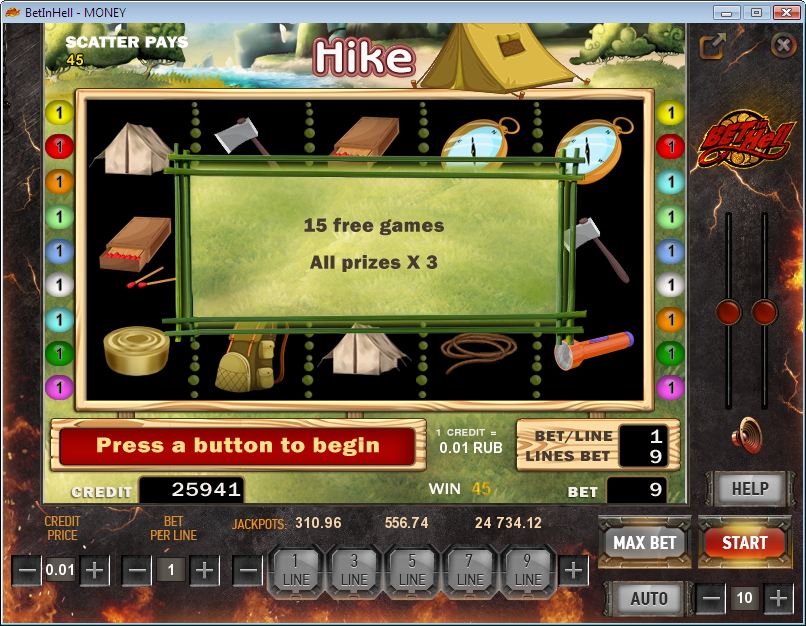Choose the 9 LINE button
The width and height of the screenshot is (806, 626).
528,571
